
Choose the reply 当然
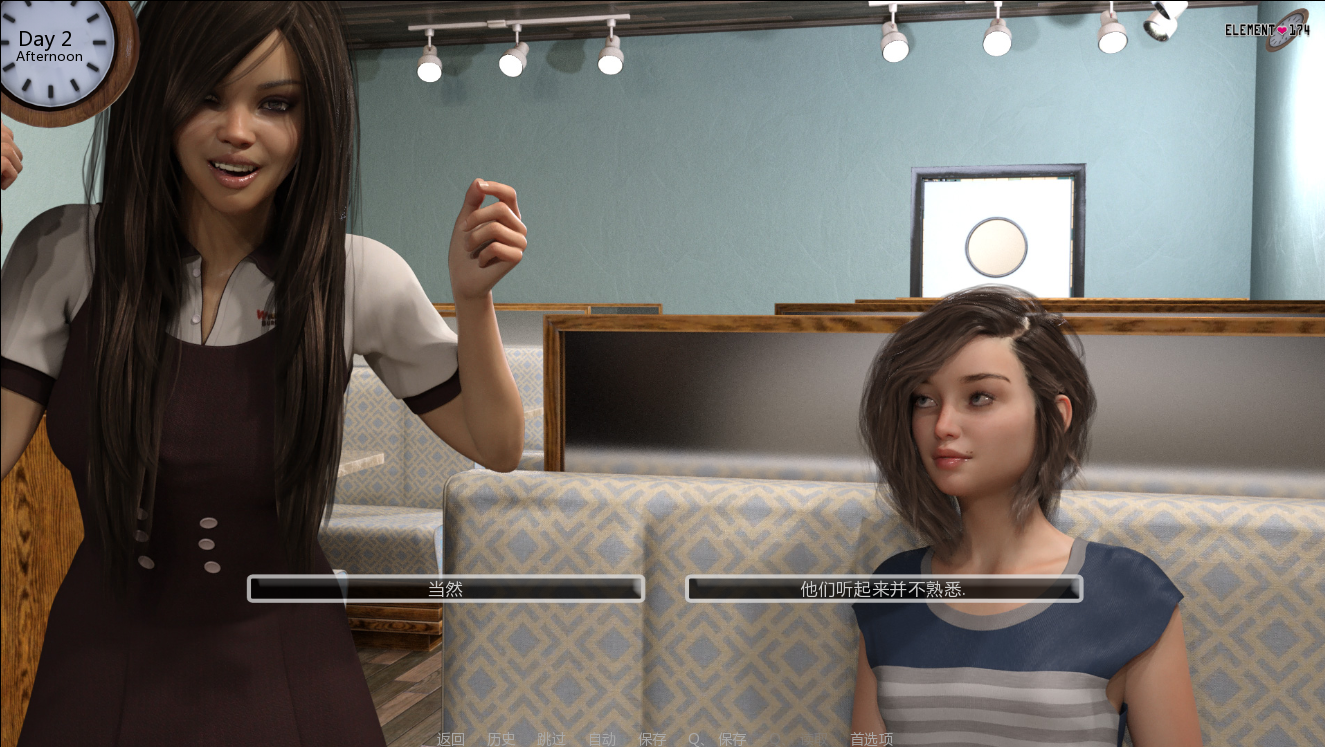coord(445,589)
